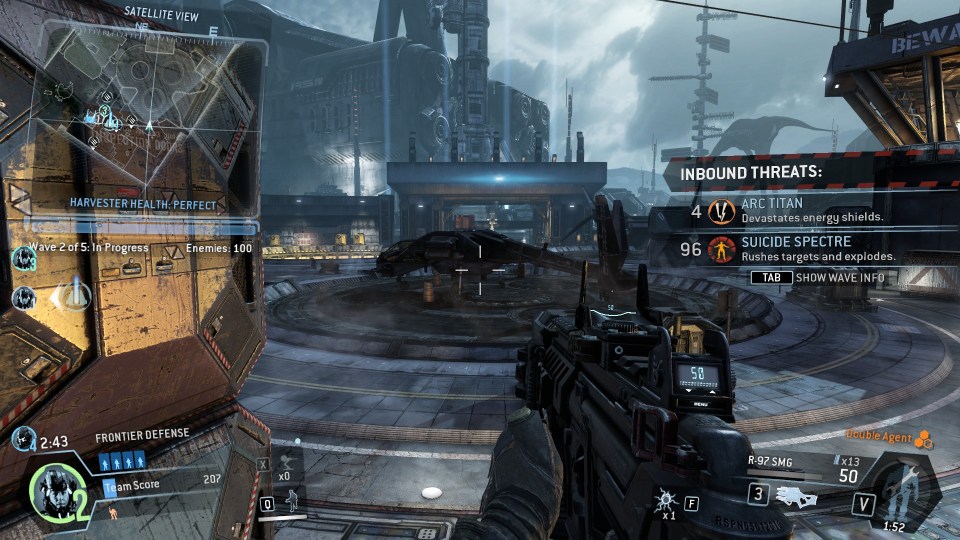Click the orange Titan icon under Team Score

coord(112,512)
